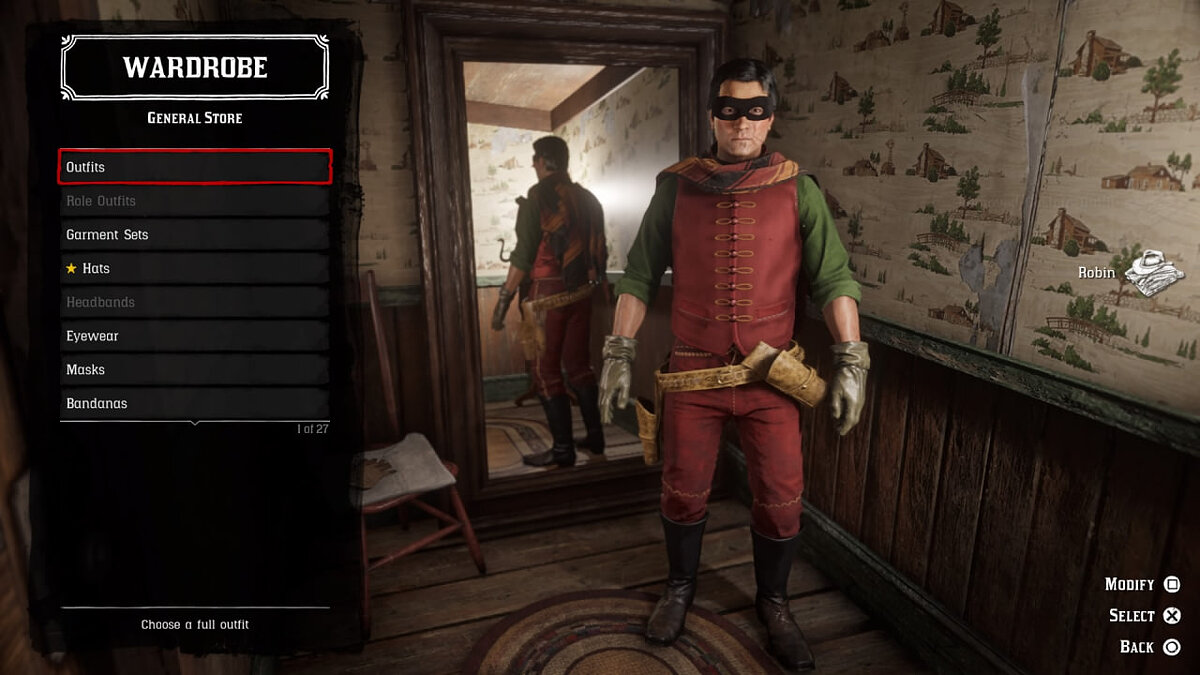Go to the Bandanas category

point(195,403)
